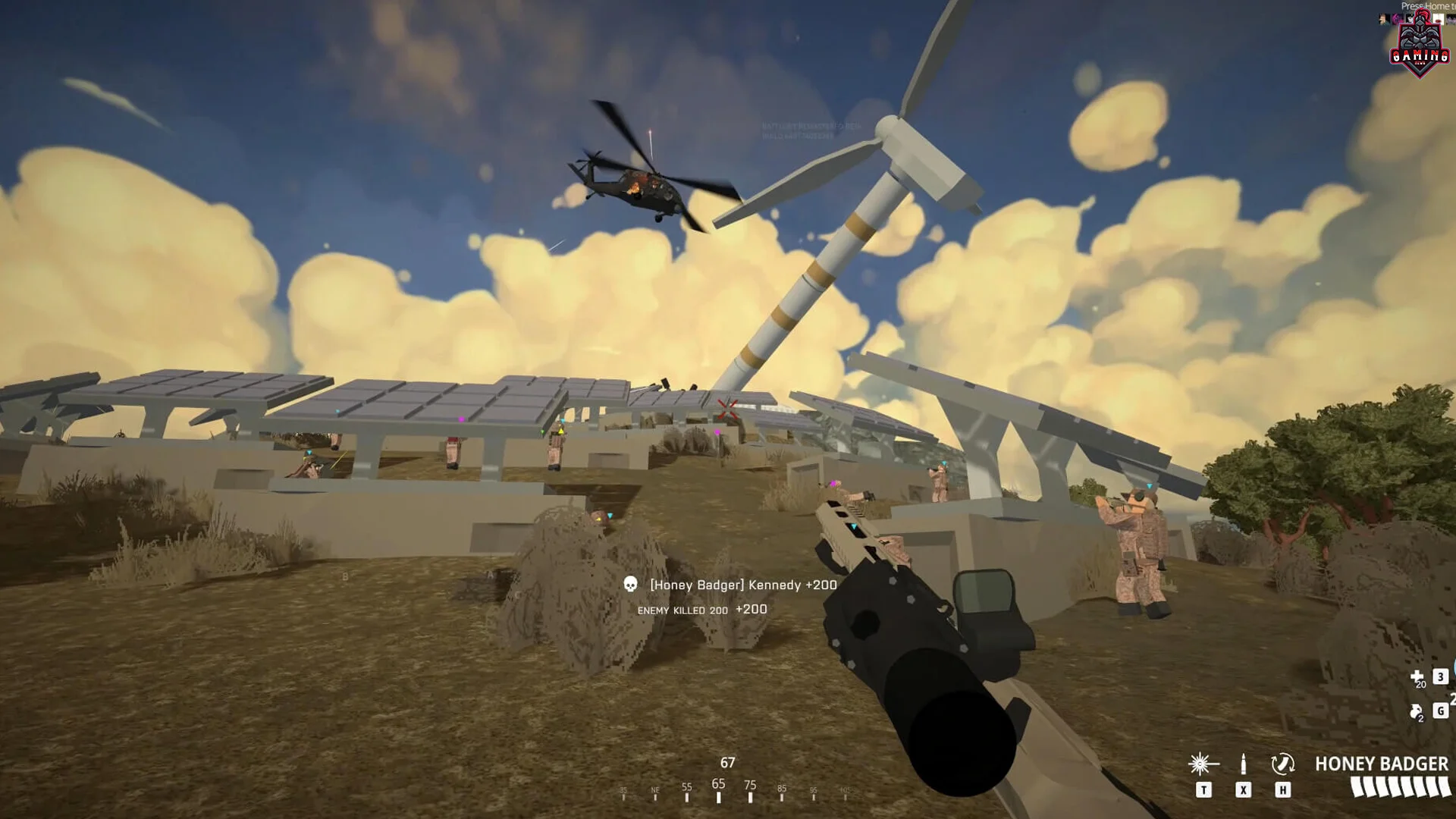Select the grenade icon beside the G keybind
This screenshot has width=1456, height=819.
tap(1415, 711)
